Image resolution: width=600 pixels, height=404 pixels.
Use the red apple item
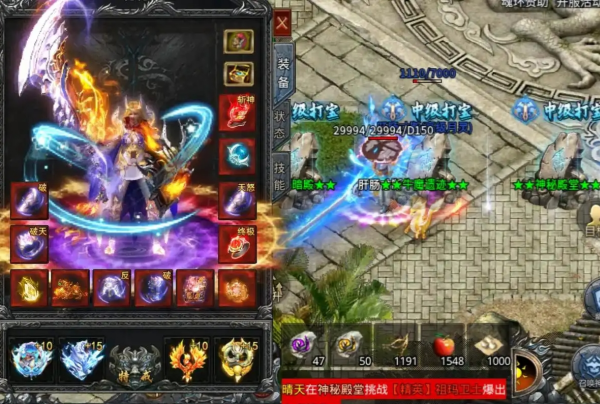[x=445, y=346]
